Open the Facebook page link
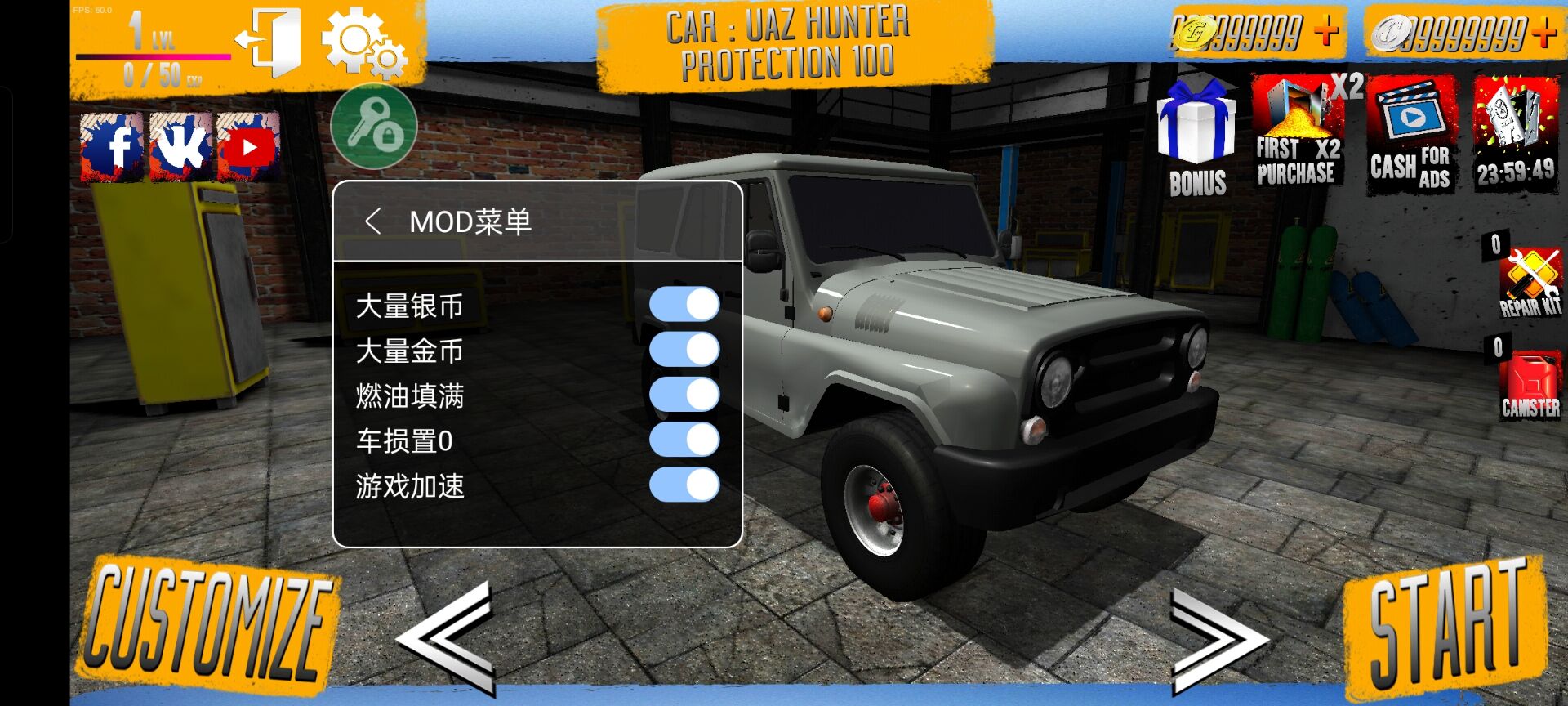This screenshot has width=1568, height=706. click(x=113, y=148)
